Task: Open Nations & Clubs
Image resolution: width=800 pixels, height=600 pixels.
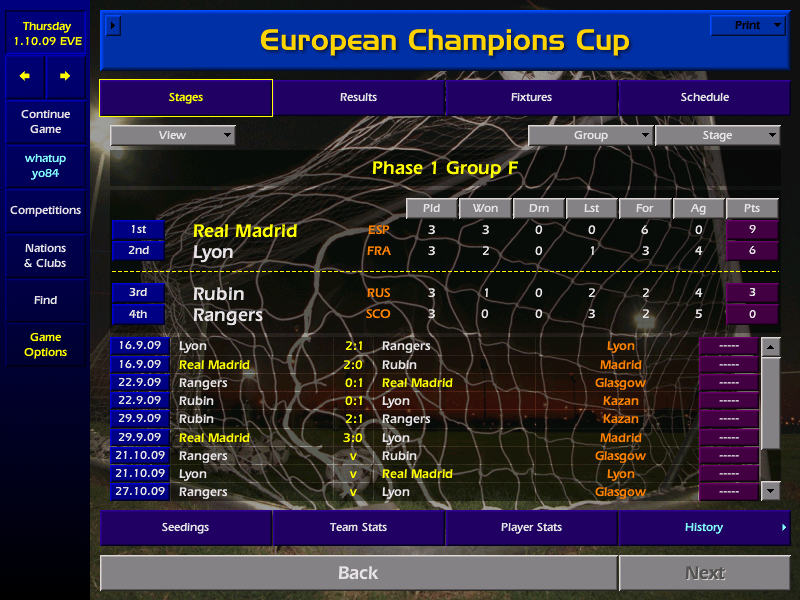Action: [x=45, y=255]
